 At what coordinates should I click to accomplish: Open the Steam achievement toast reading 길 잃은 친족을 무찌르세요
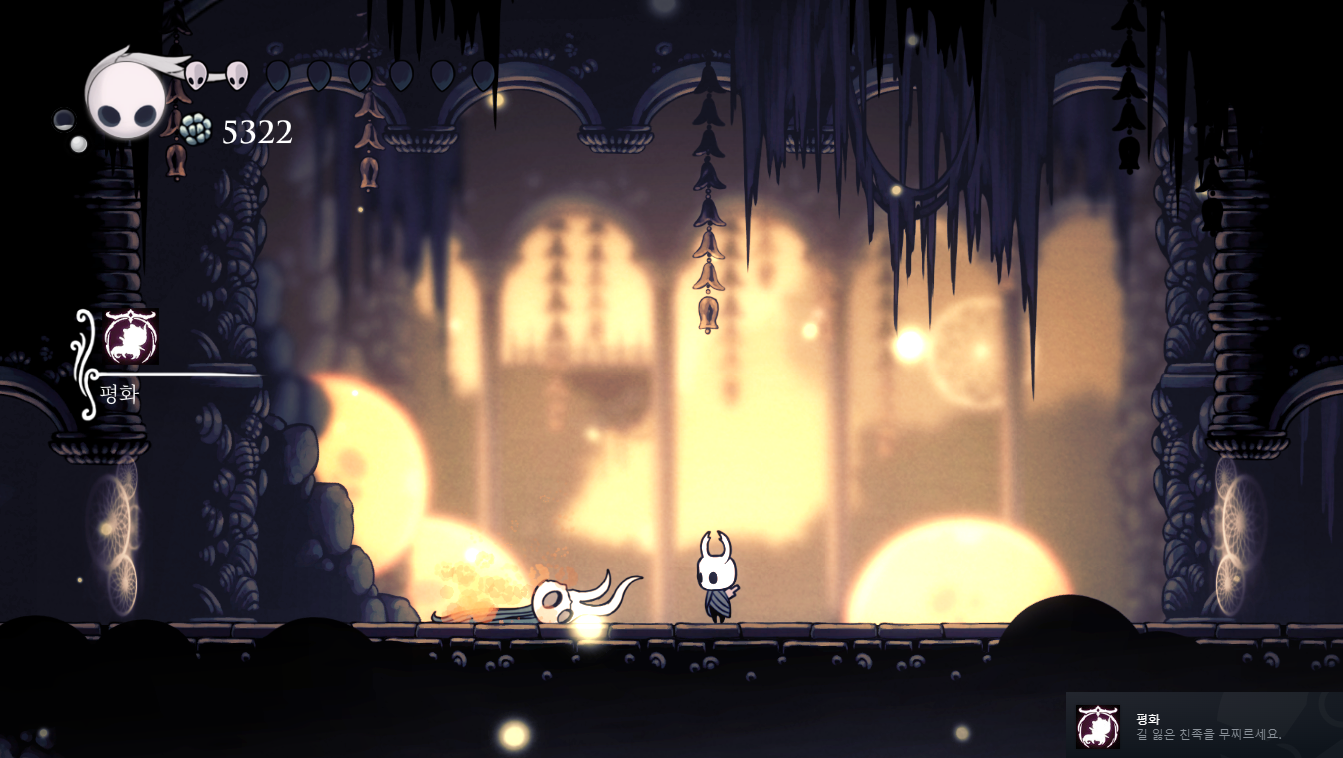pyautogui.click(x=1204, y=726)
